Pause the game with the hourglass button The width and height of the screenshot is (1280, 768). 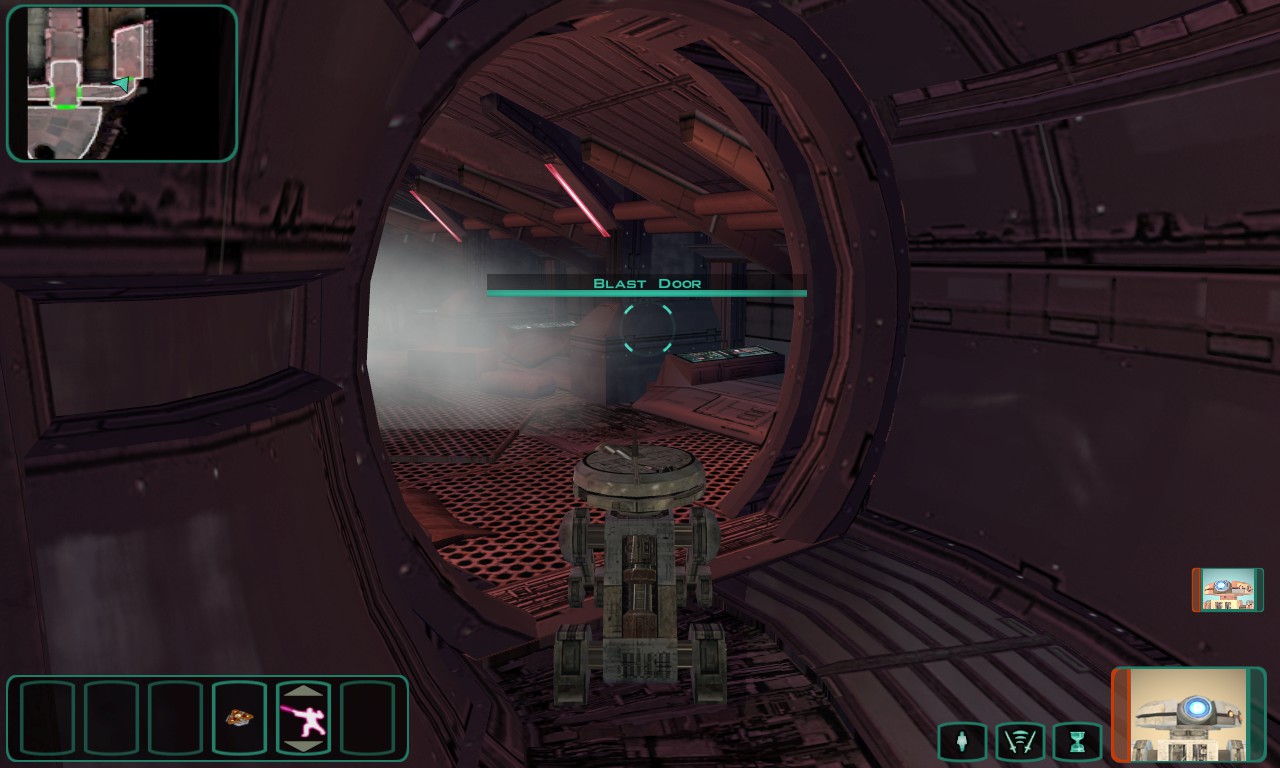coord(1076,742)
